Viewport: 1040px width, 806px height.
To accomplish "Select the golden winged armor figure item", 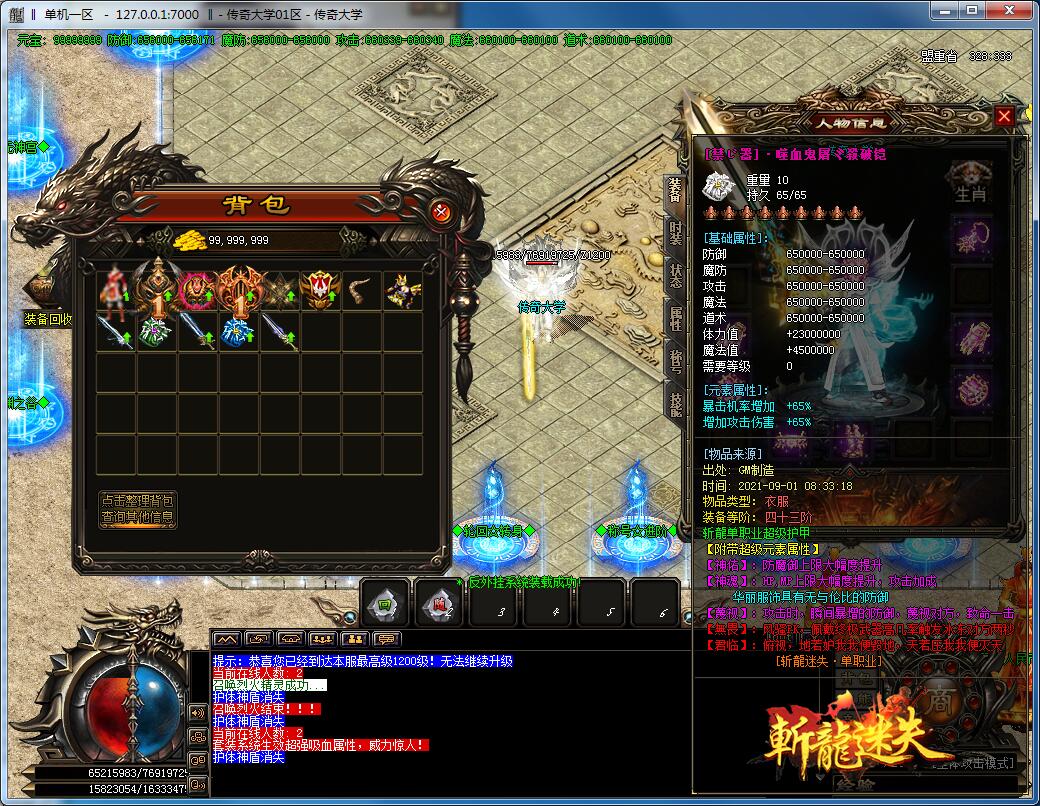I will click(403, 290).
